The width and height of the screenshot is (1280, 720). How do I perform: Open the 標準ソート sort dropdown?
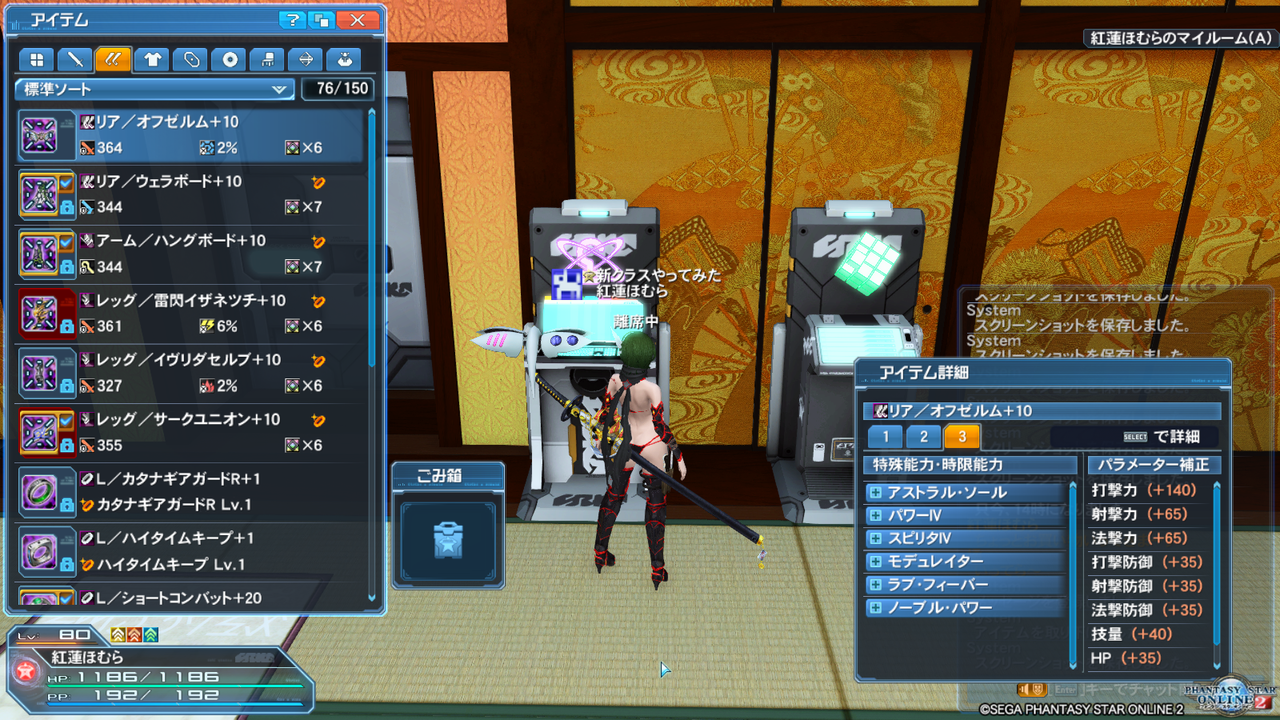click(154, 89)
